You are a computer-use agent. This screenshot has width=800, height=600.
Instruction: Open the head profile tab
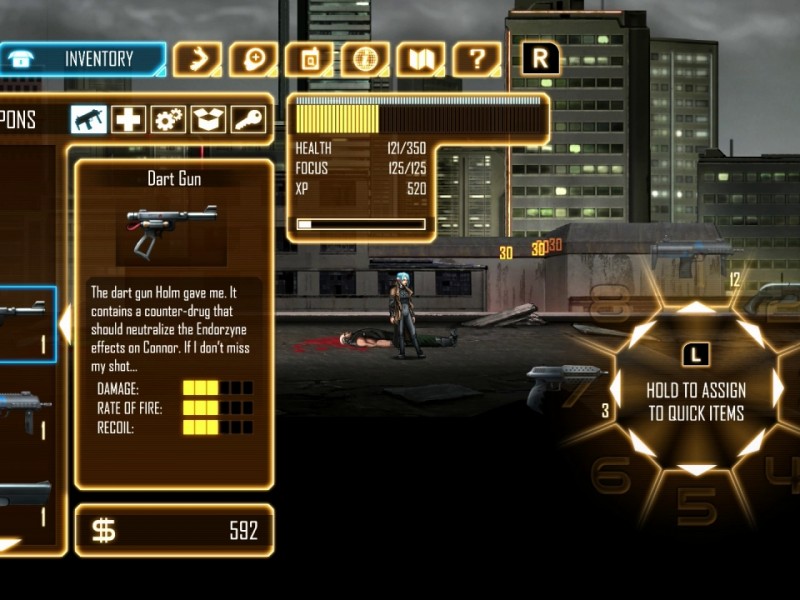[x=253, y=59]
